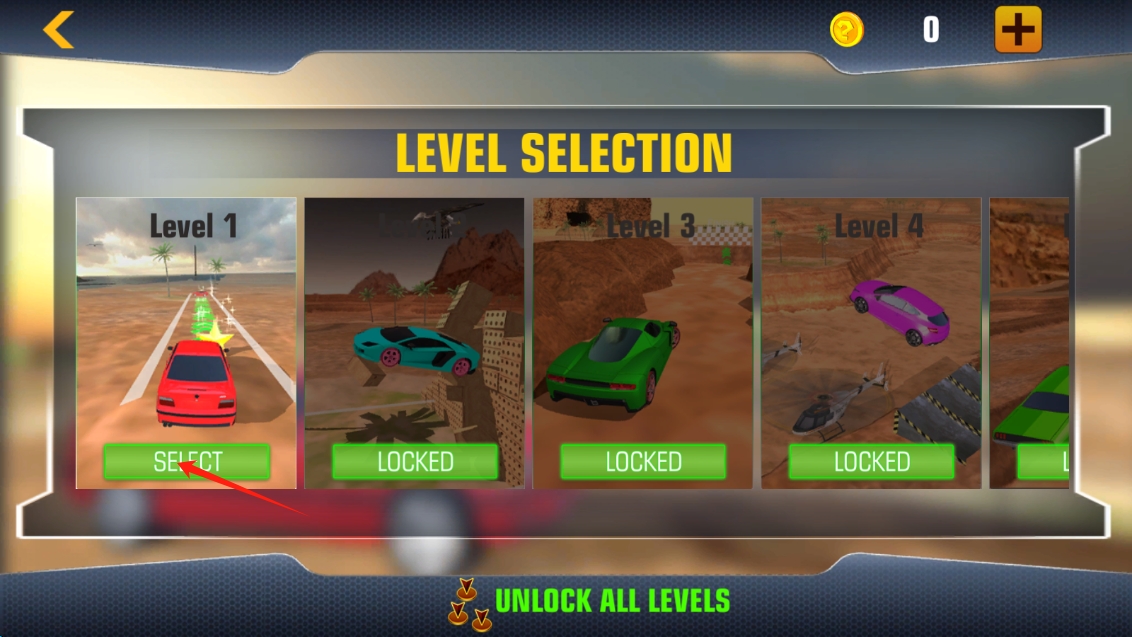Choose the LOCKED button under the teal car
The image size is (1132, 637).
pos(415,462)
